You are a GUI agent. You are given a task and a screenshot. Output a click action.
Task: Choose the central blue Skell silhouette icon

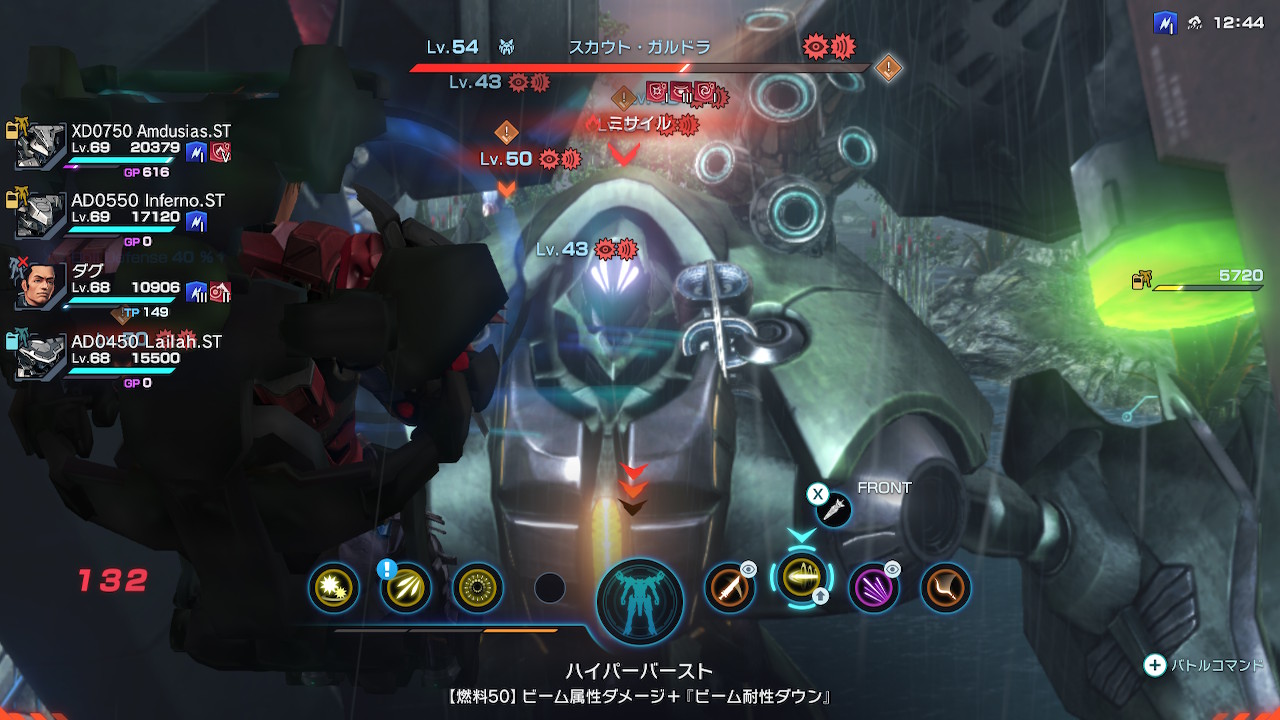640,602
